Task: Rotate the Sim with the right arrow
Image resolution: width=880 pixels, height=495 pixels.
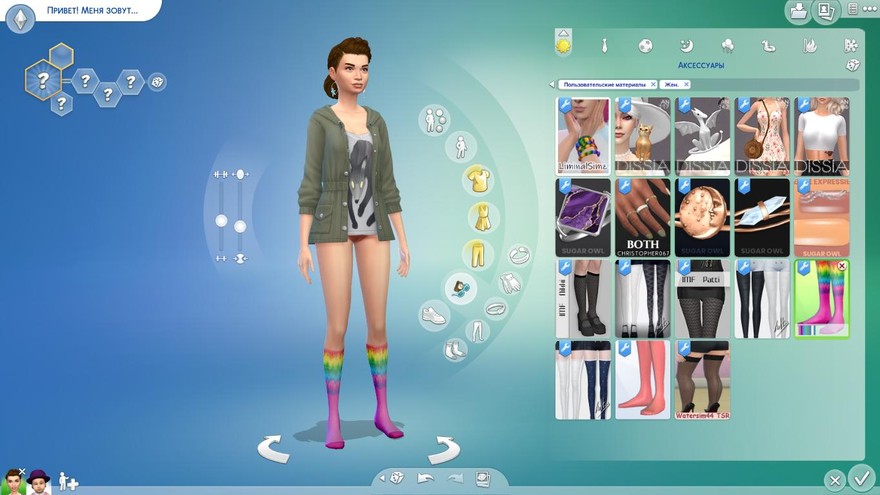Action: pyautogui.click(x=441, y=449)
